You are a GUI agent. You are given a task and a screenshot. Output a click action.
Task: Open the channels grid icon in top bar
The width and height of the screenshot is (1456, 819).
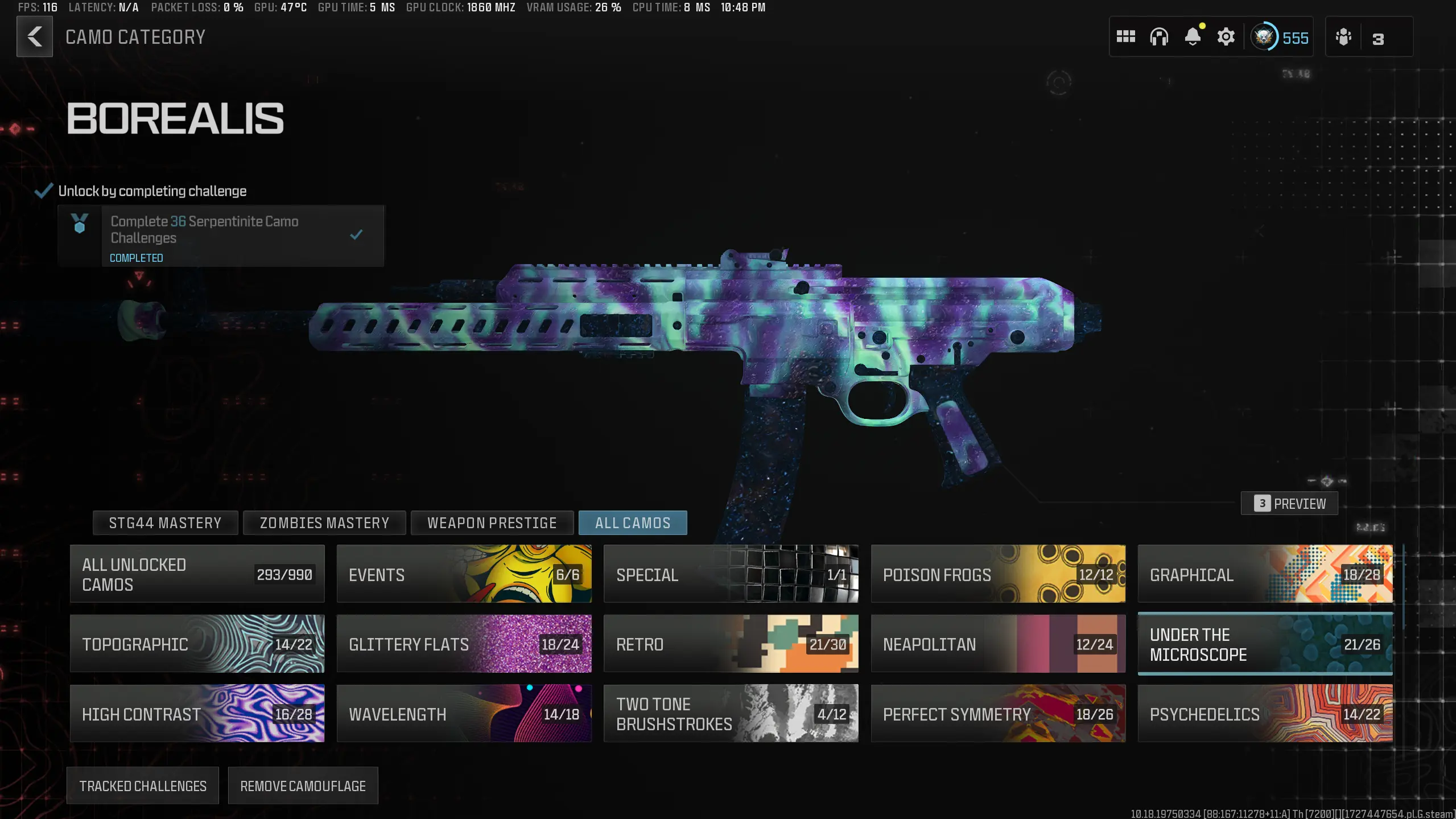tap(1125, 36)
